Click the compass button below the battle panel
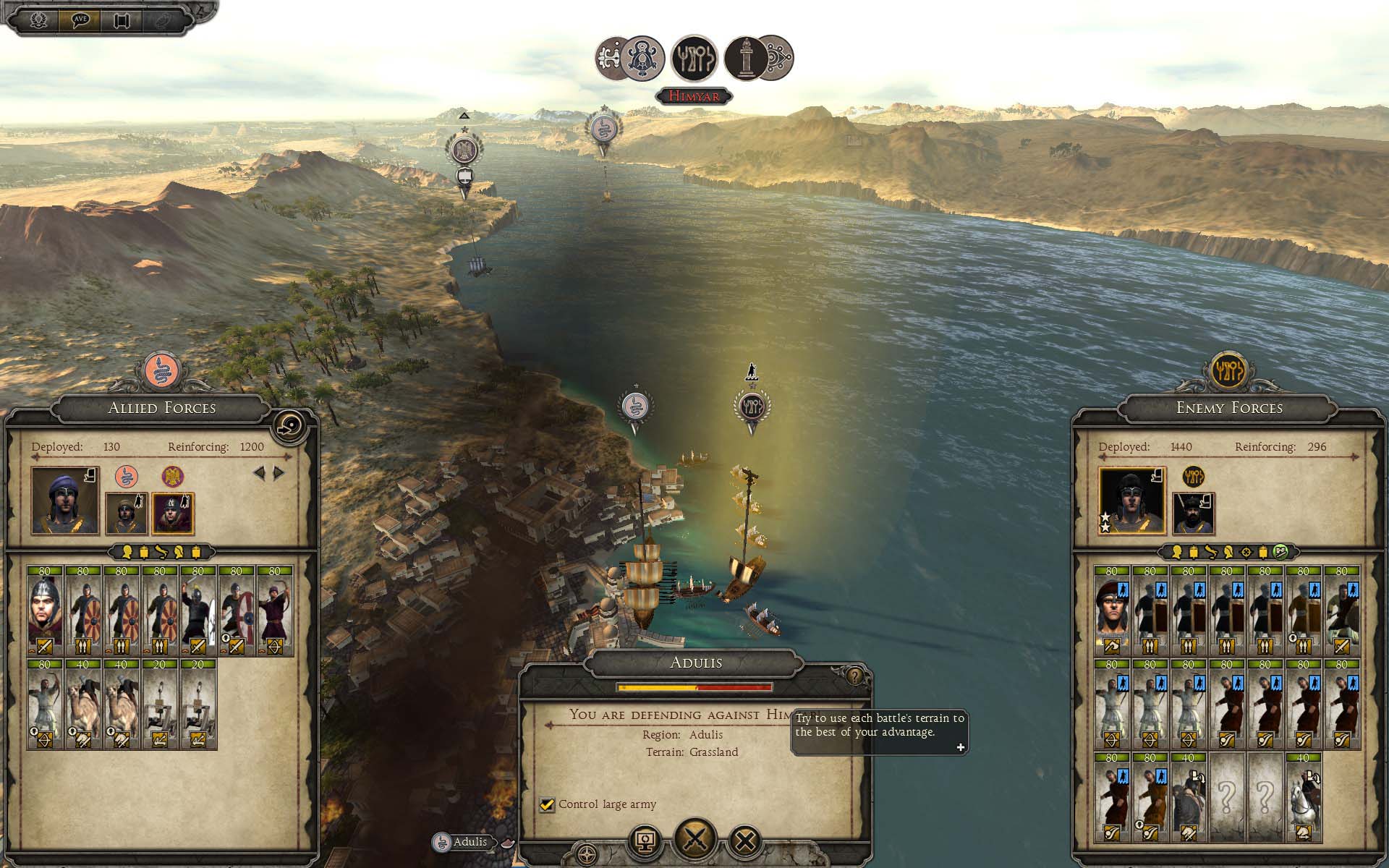Image resolution: width=1389 pixels, height=868 pixels. 587,851
